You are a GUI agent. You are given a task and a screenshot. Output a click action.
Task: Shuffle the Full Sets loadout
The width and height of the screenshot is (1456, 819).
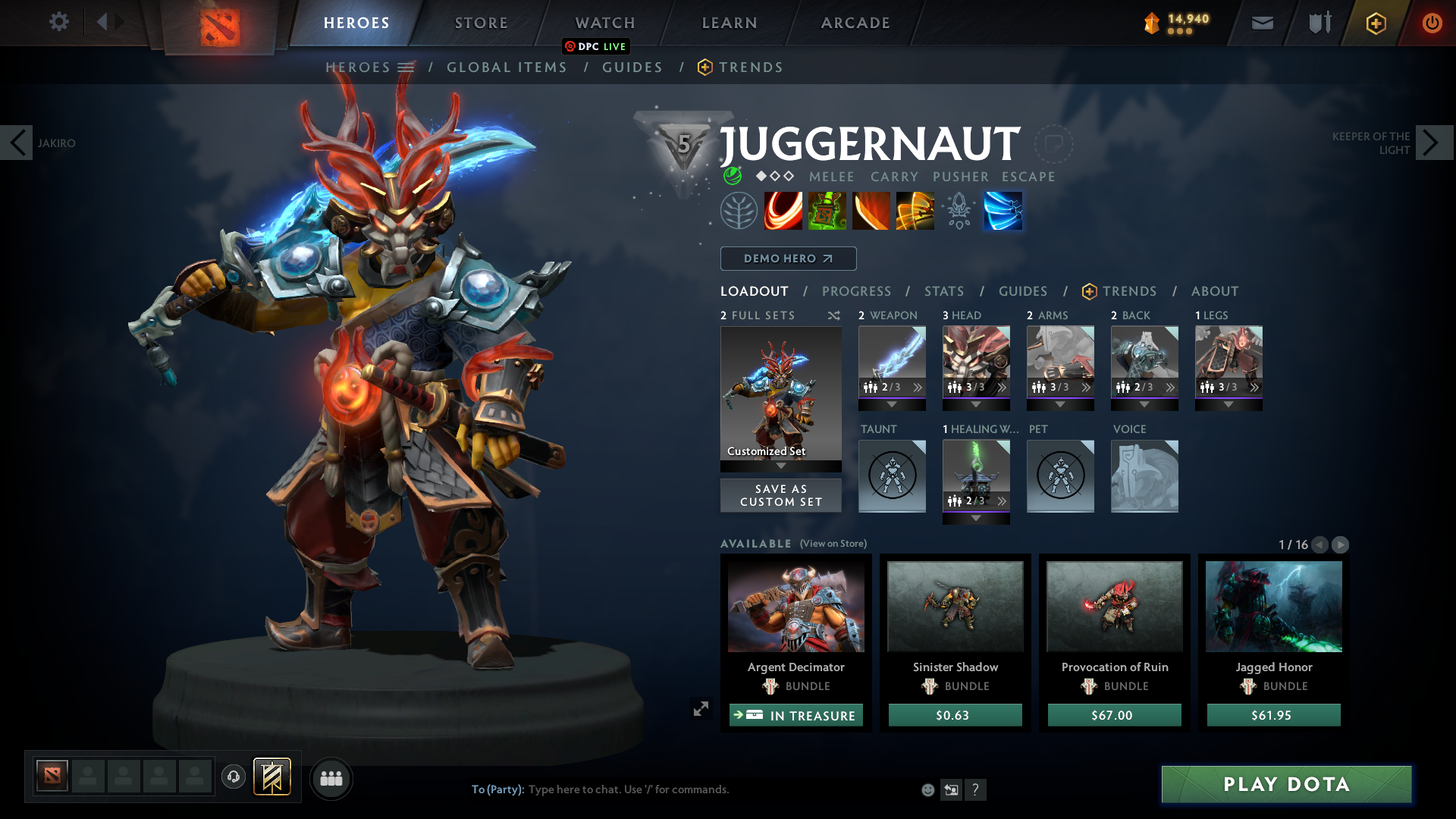tap(833, 315)
